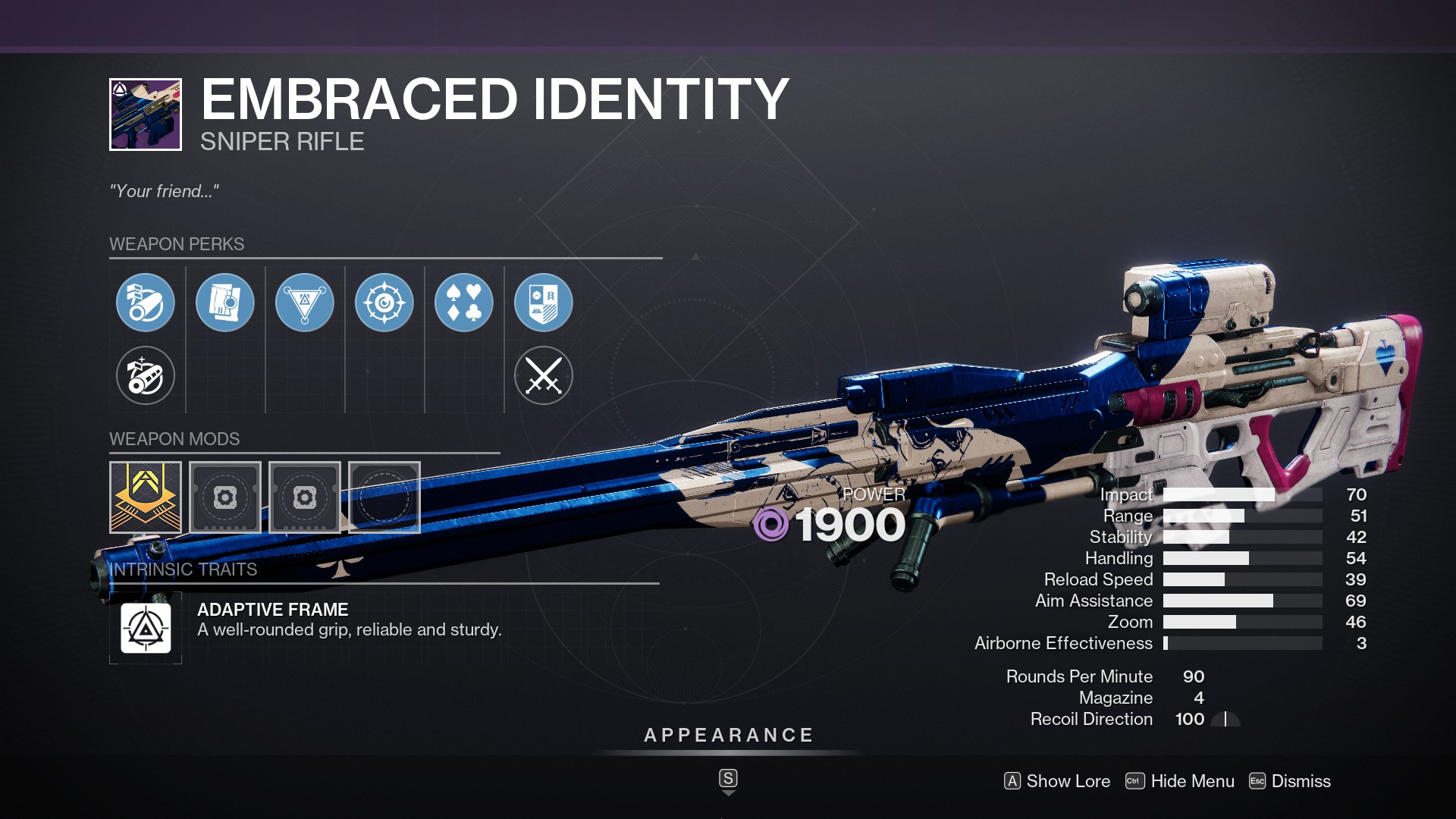The width and height of the screenshot is (1456, 819).
Task: Toggle the crossed swords kill tracker perk
Action: (x=544, y=375)
